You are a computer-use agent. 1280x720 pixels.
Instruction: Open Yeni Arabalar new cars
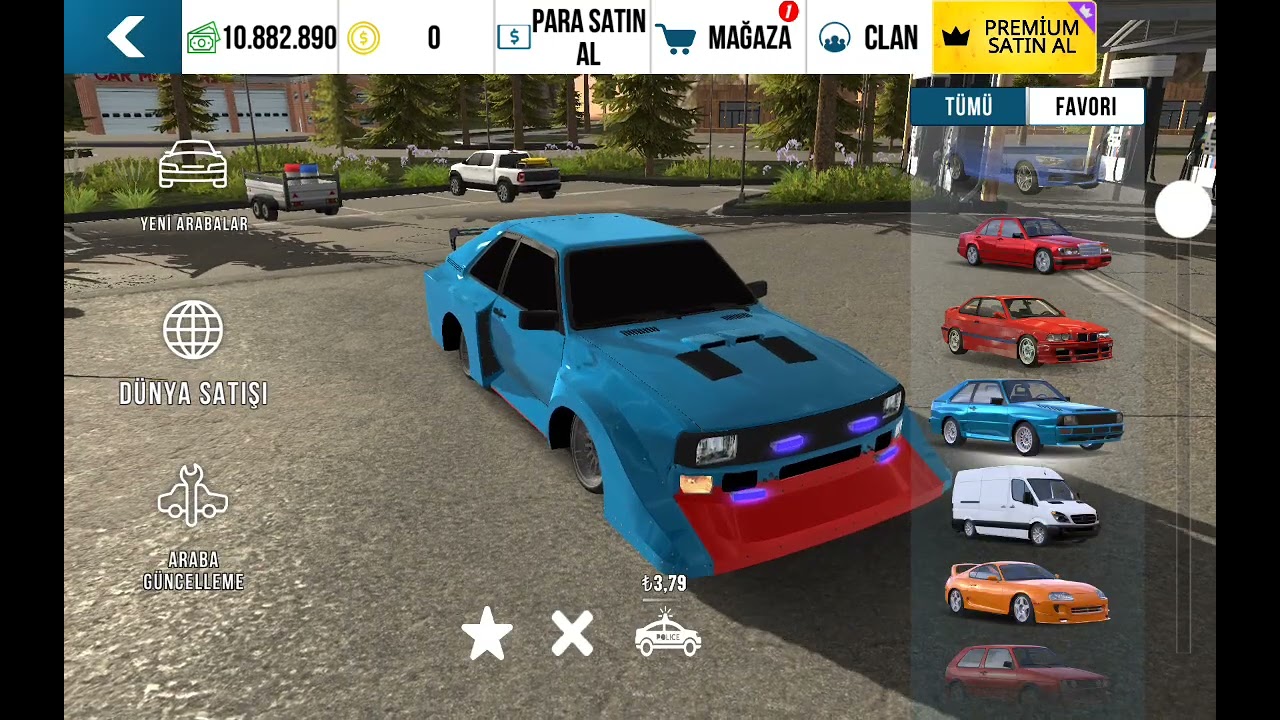[193, 185]
